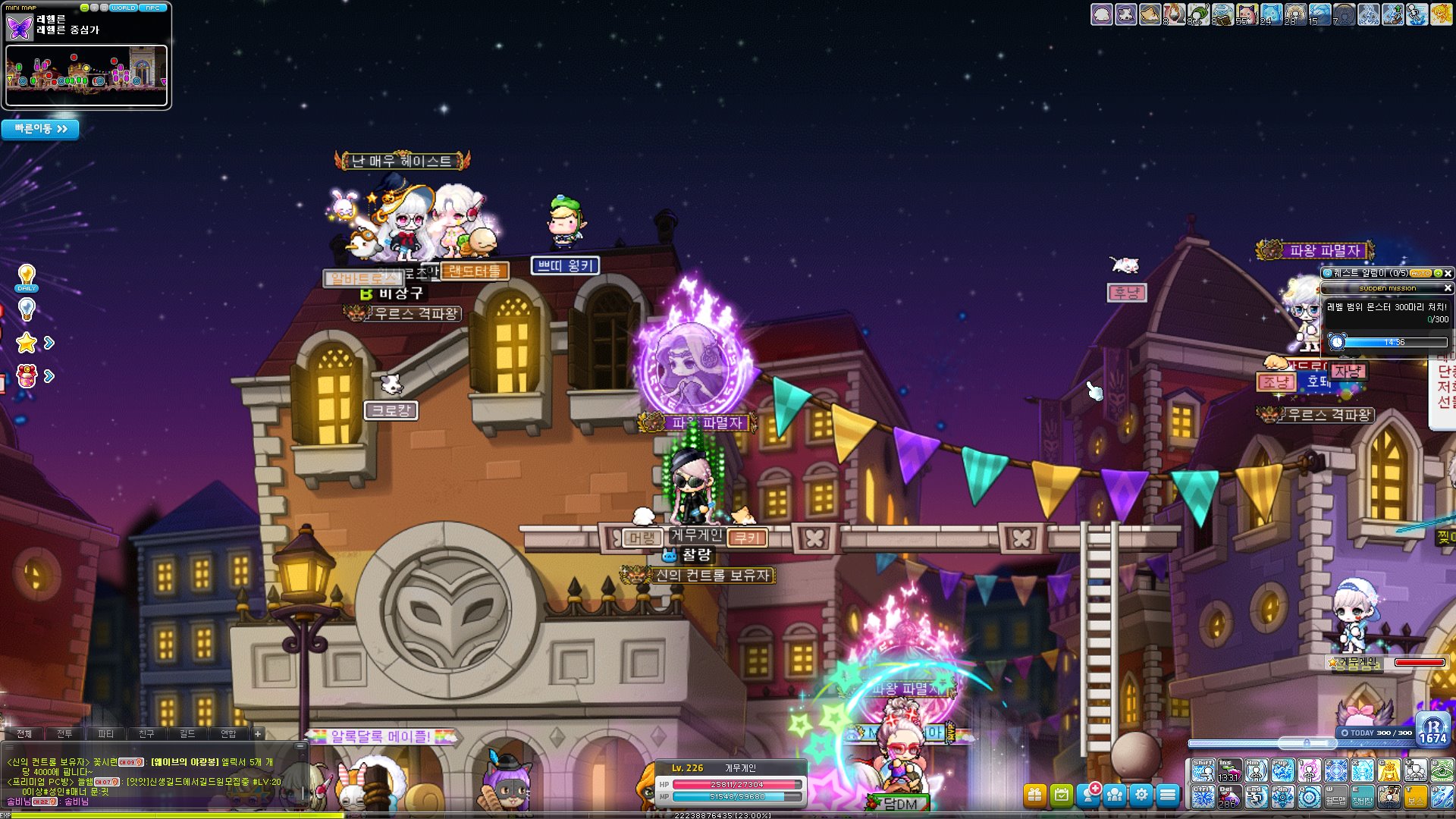The height and width of the screenshot is (819, 1456).
Task: Open the three-line main menu button
Action: 1168,795
